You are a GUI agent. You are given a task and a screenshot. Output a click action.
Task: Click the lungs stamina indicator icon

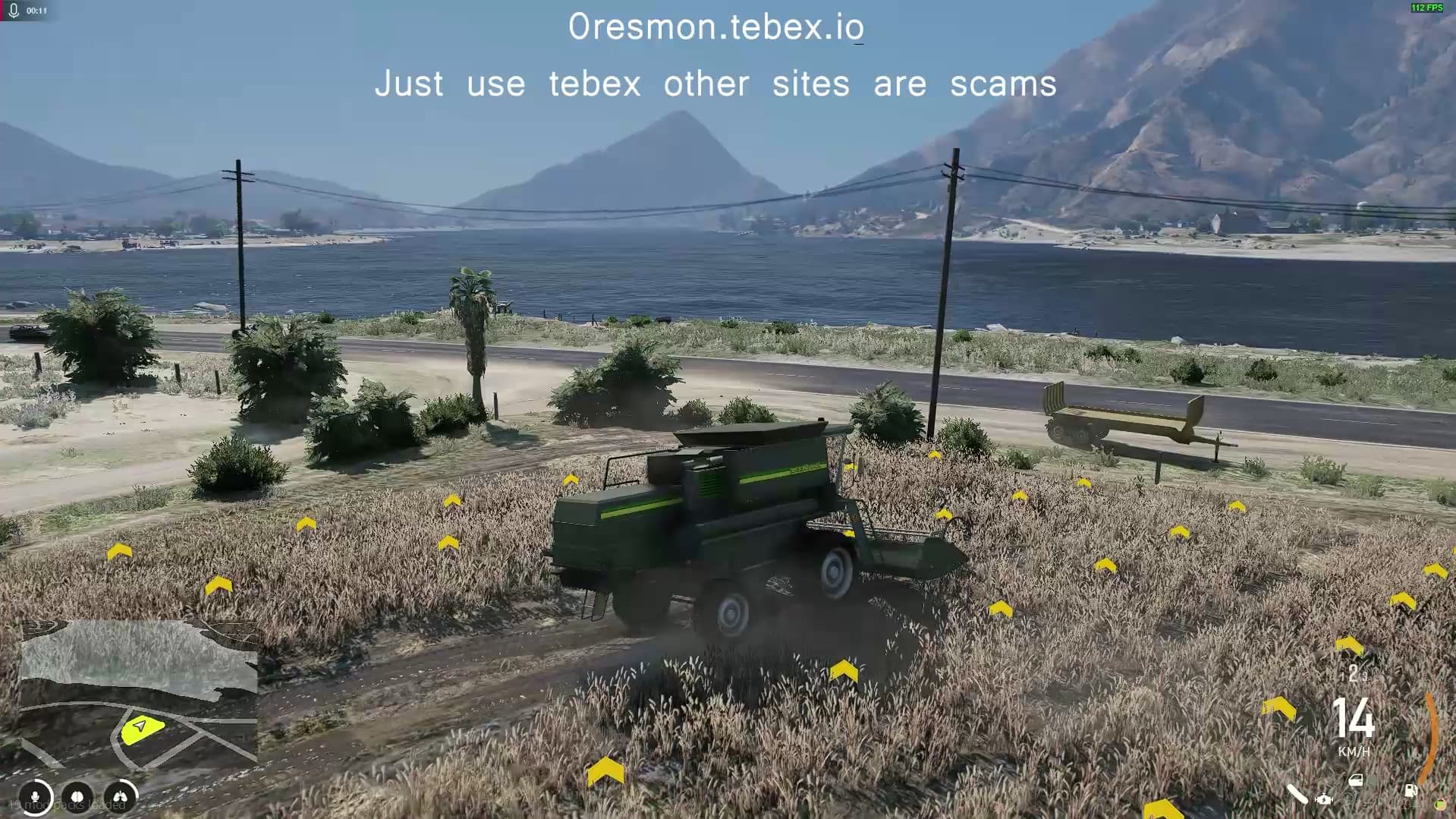pyautogui.click(x=119, y=797)
